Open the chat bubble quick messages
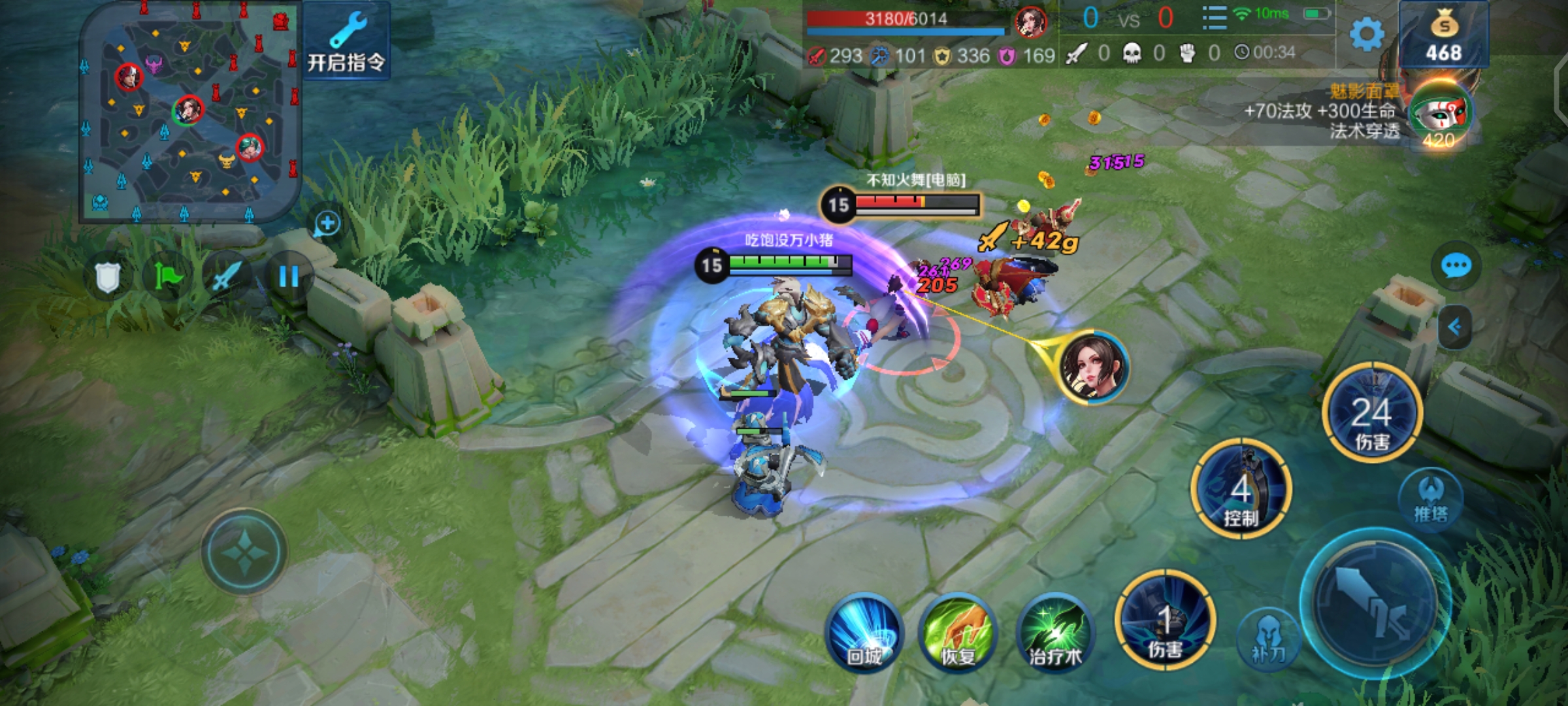The height and width of the screenshot is (706, 1568). 1456,266
